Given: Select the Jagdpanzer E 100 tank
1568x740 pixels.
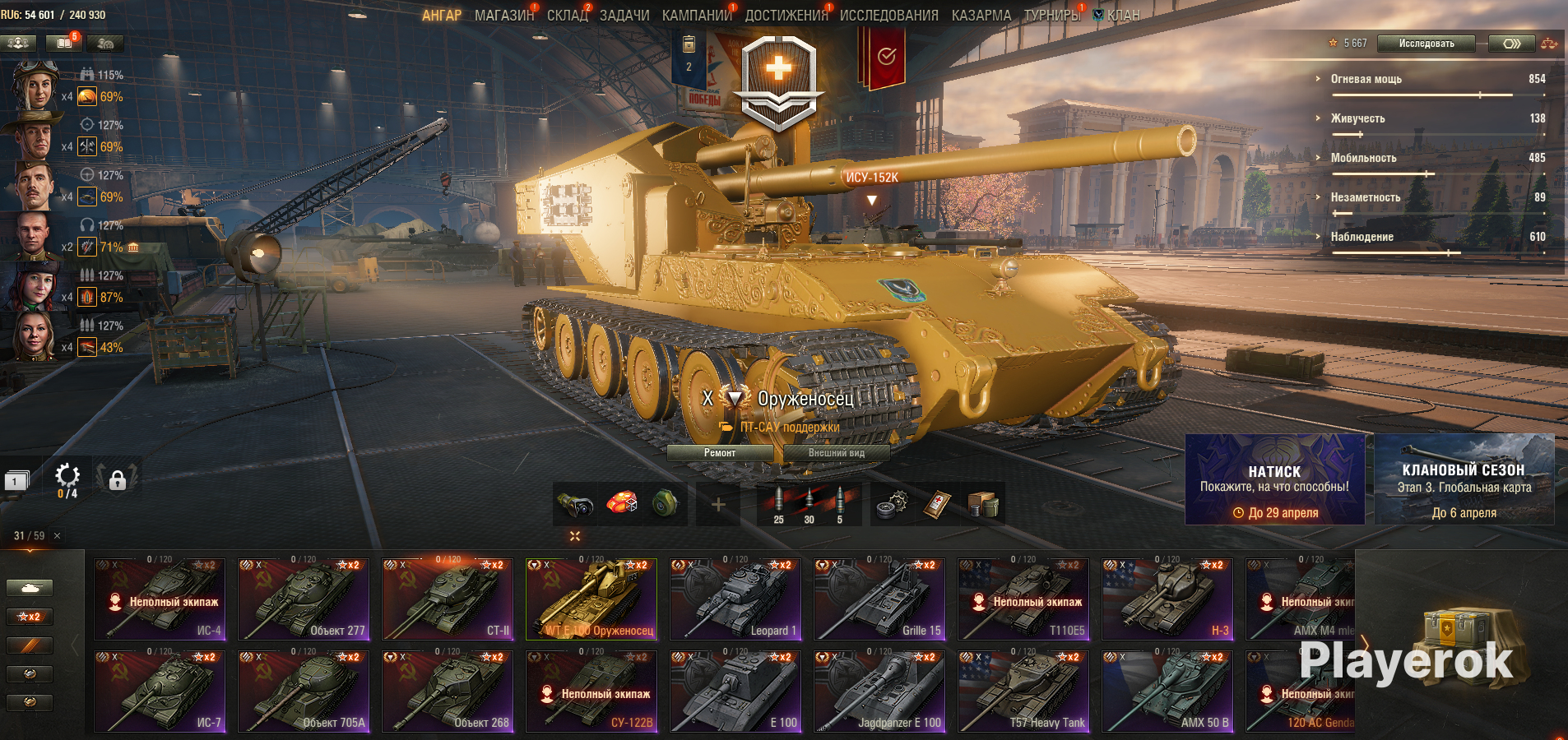Looking at the screenshot, I should click(879, 691).
